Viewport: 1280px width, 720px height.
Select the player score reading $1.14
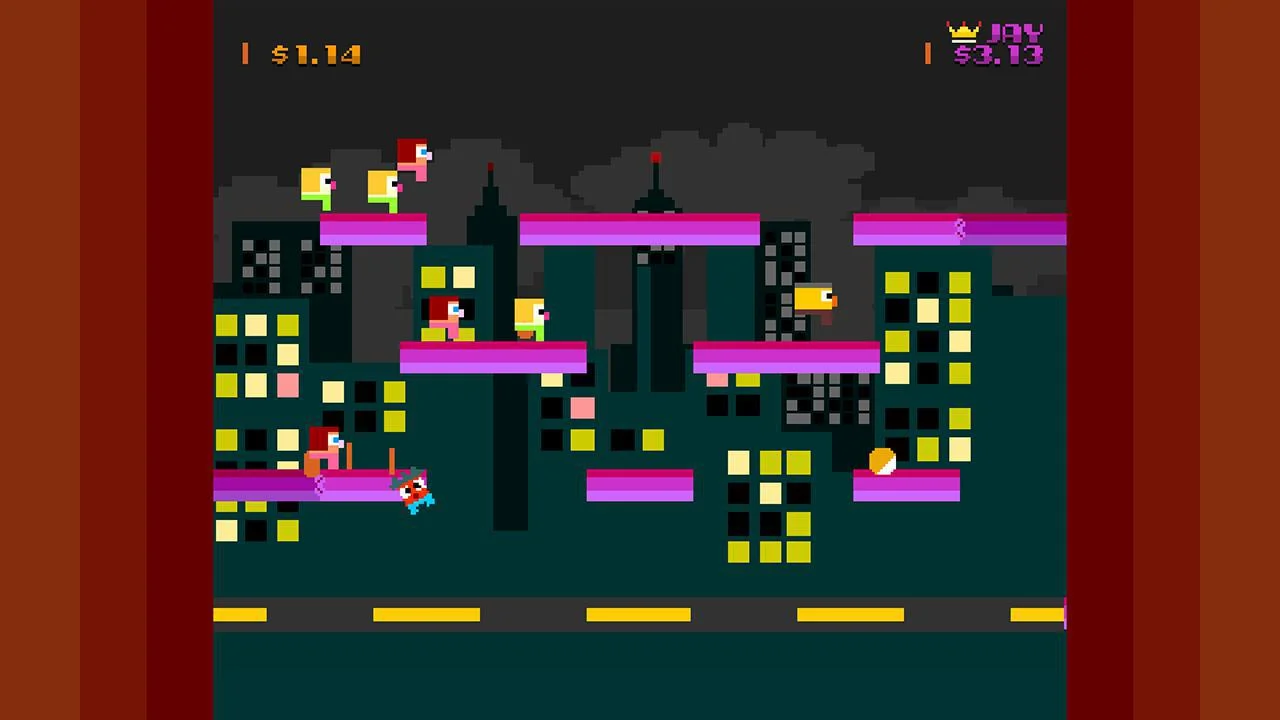pyautogui.click(x=317, y=55)
